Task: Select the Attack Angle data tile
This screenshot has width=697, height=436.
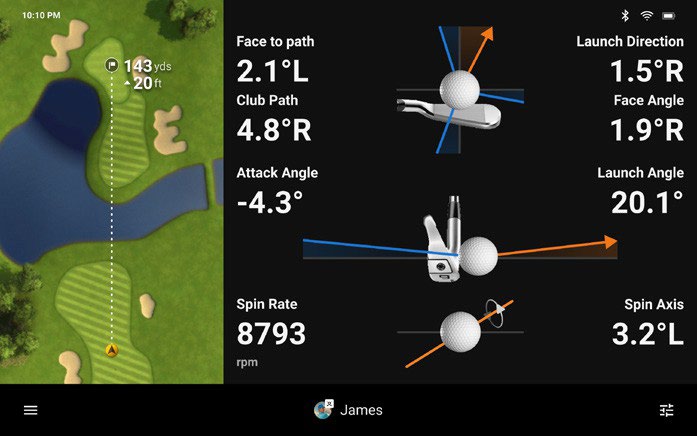Action: pyautogui.click(x=277, y=191)
